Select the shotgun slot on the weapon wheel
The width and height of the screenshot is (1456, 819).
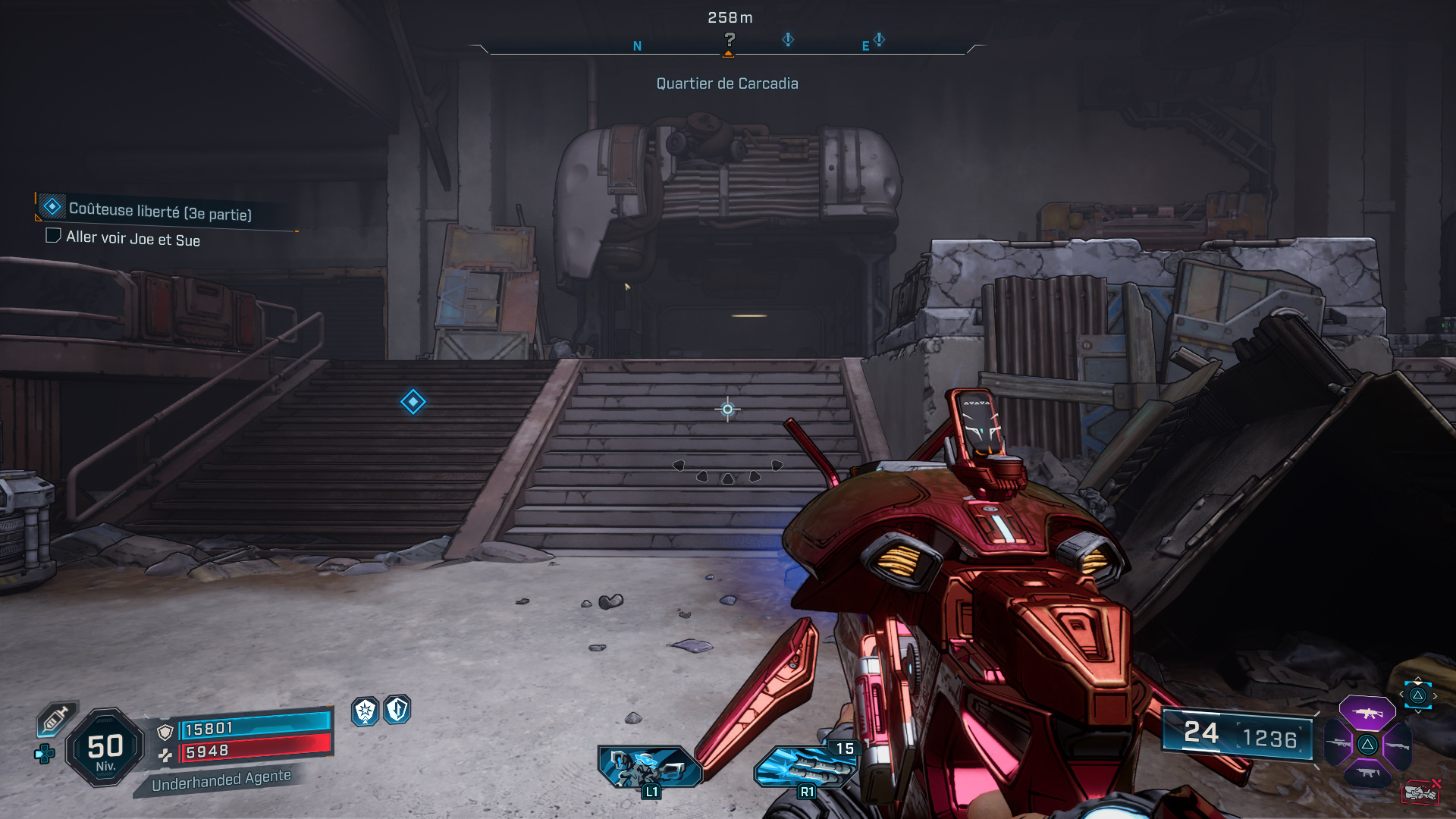(x=1398, y=744)
